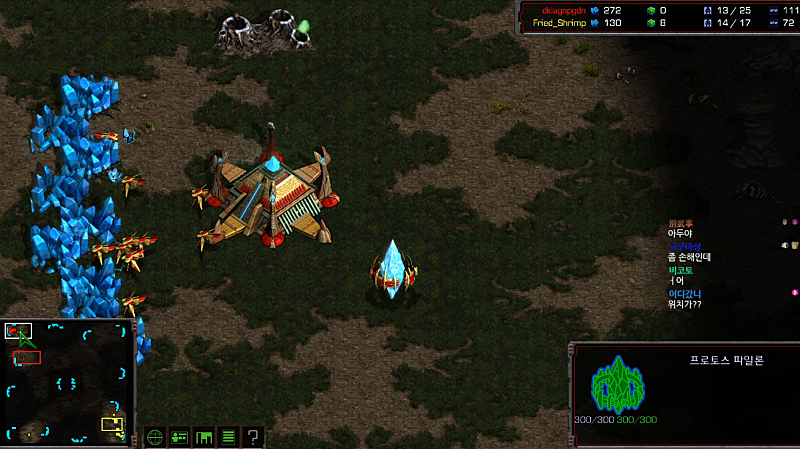800x449 pixels.
Task: Click the dklagnpgdn player name row
Action: [x=558, y=10]
